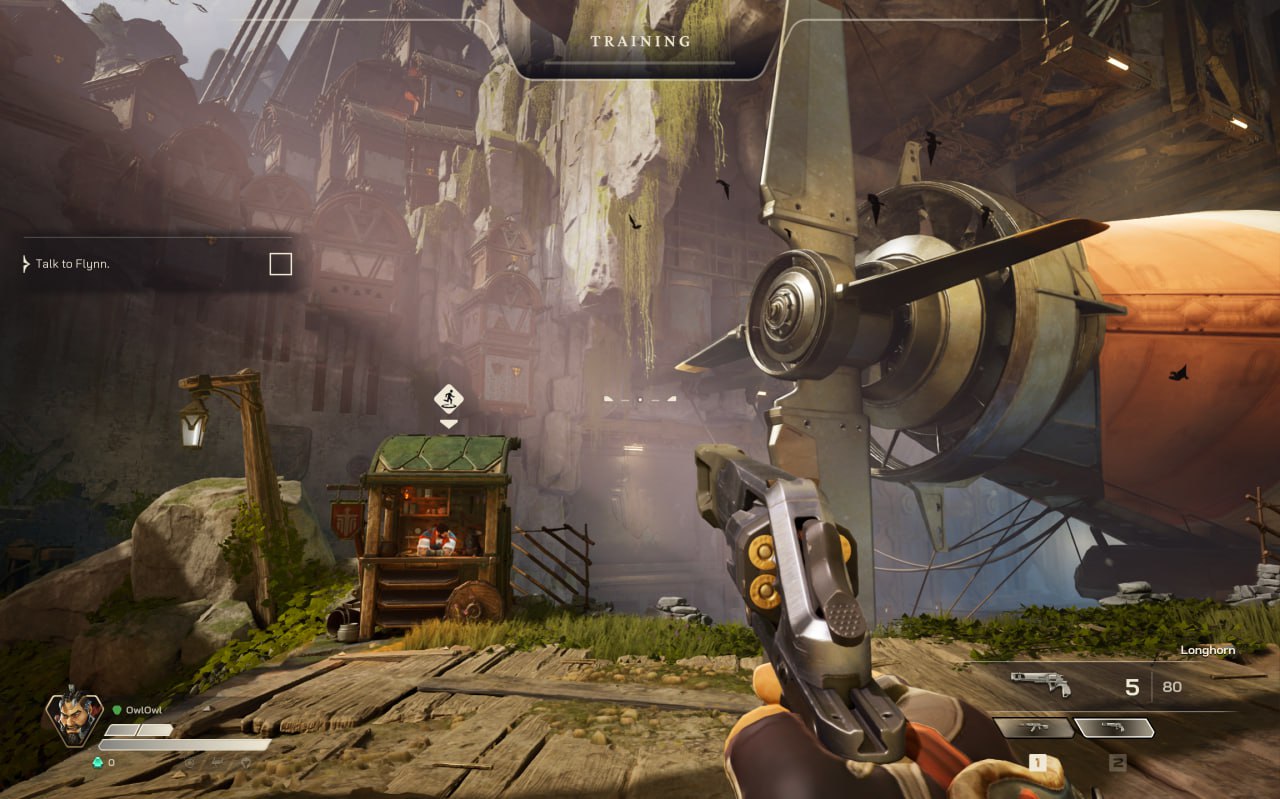Click the green gem currency icon
This screenshot has width=1280, height=799.
(x=97, y=762)
